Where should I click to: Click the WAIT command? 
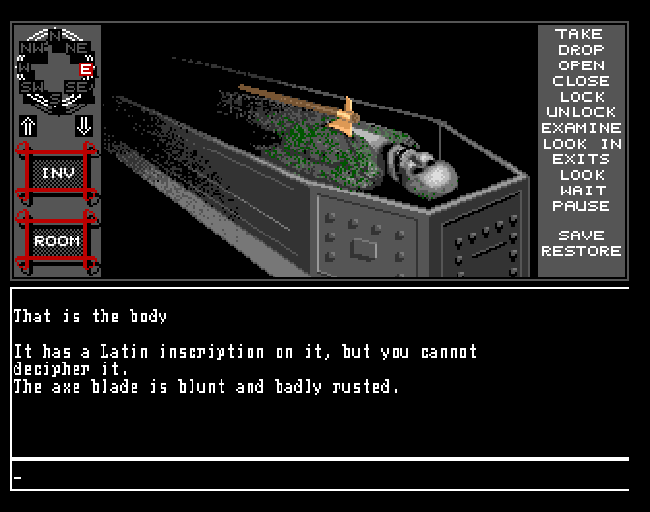coord(580,190)
